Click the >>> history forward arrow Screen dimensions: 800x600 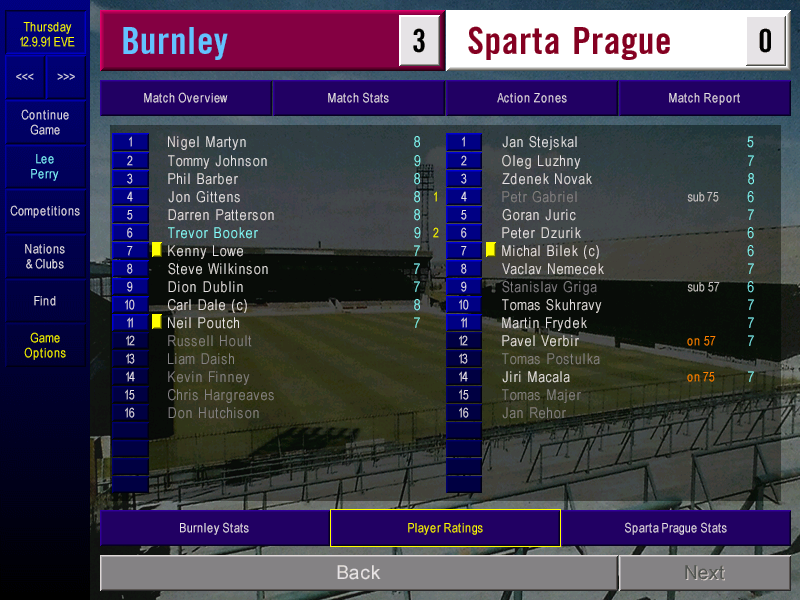pos(66,77)
